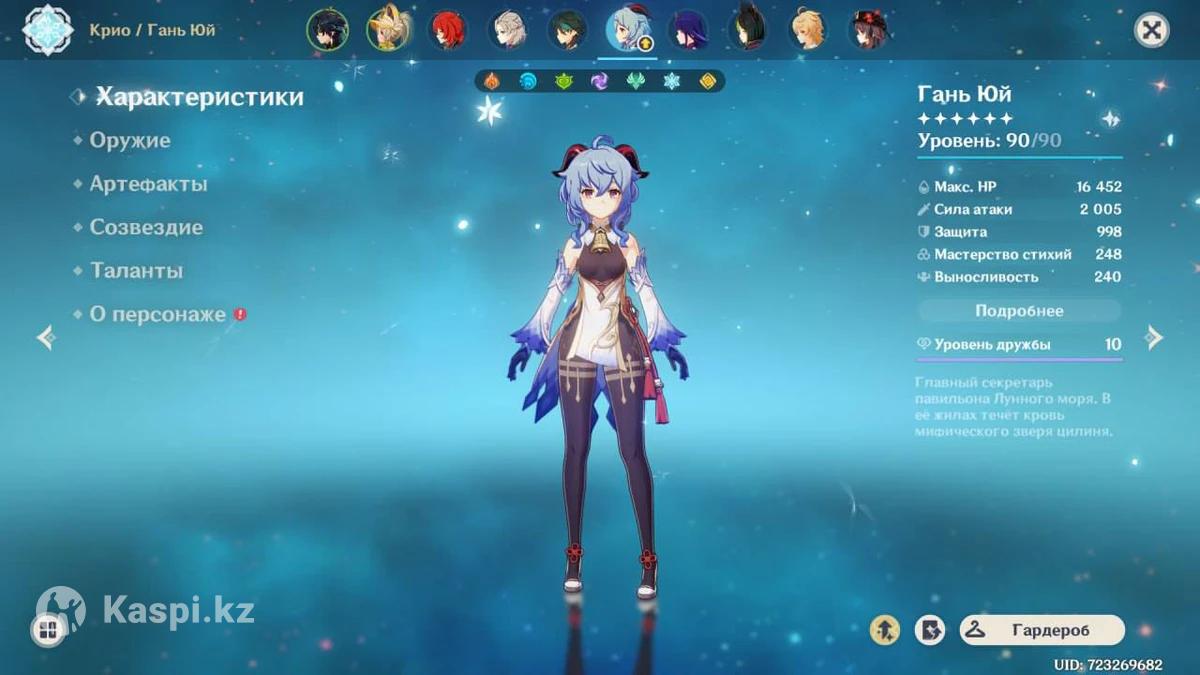Open О персонаже with the red alert

tap(158, 314)
